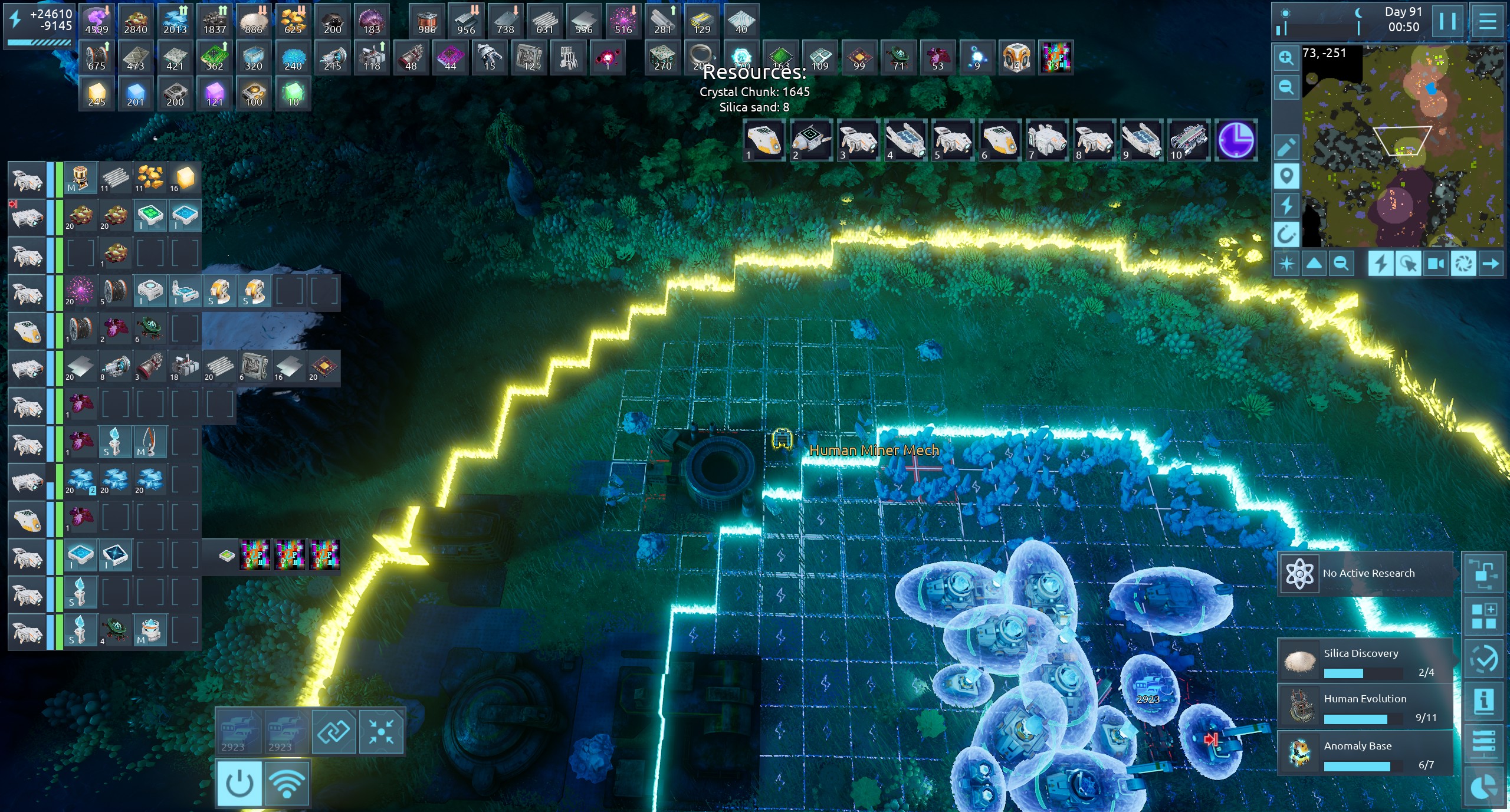The image size is (1510, 812).
Task: Click the purple clock icon
Action: [1236, 140]
